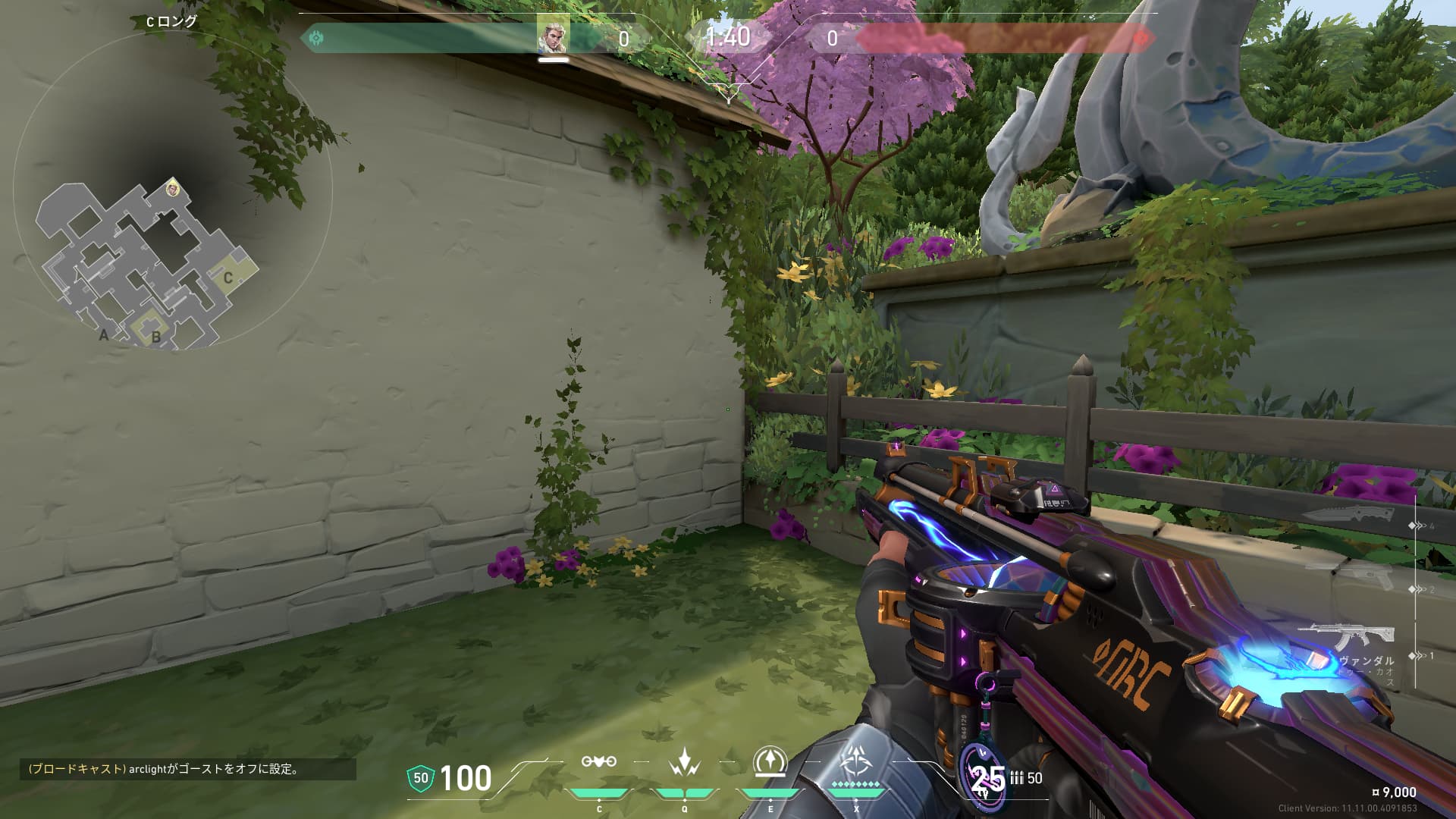Select the player marker on the minimap
Image resolution: width=1456 pixels, height=819 pixels.
tap(174, 187)
